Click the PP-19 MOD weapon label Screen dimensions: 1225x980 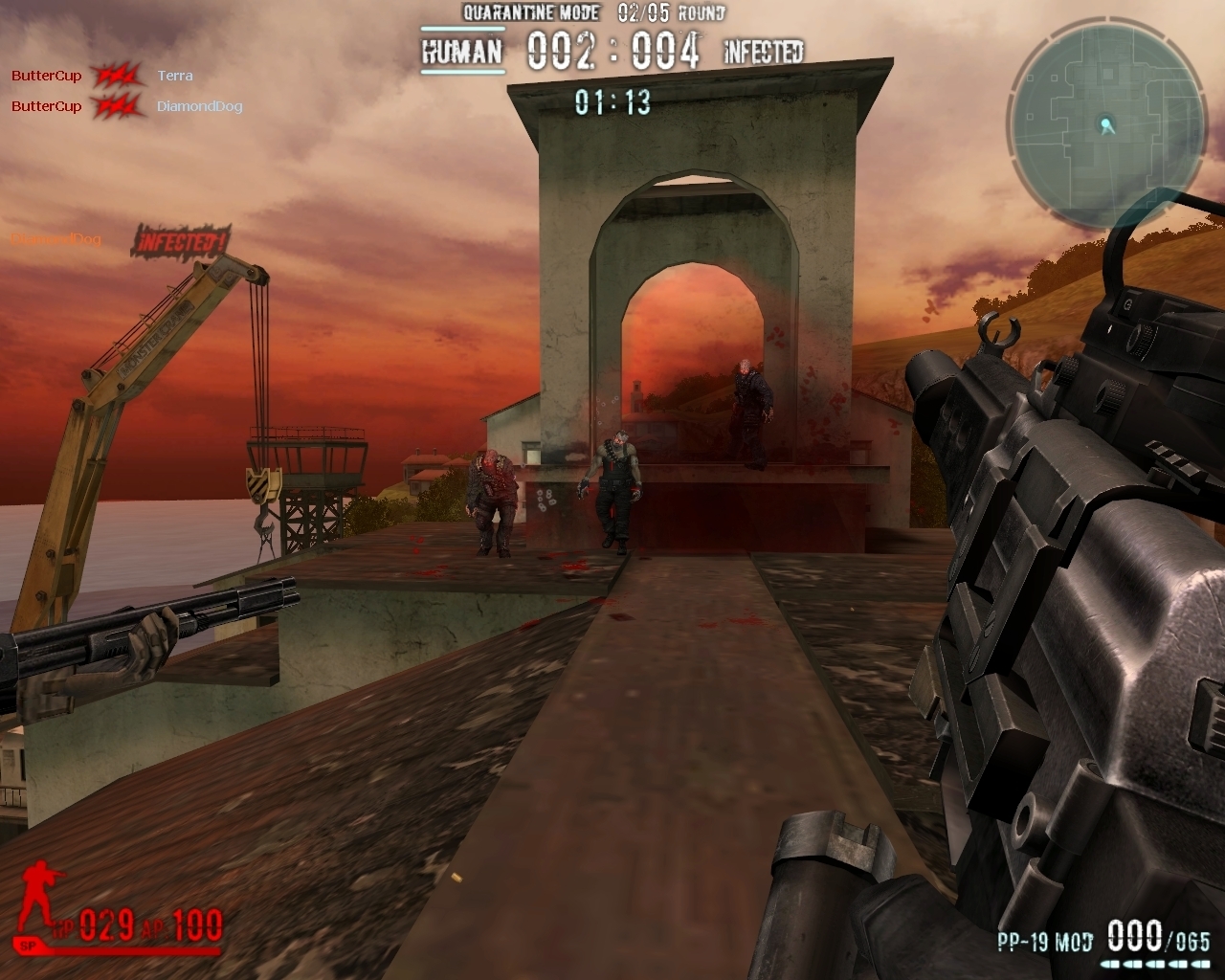pos(1044,942)
